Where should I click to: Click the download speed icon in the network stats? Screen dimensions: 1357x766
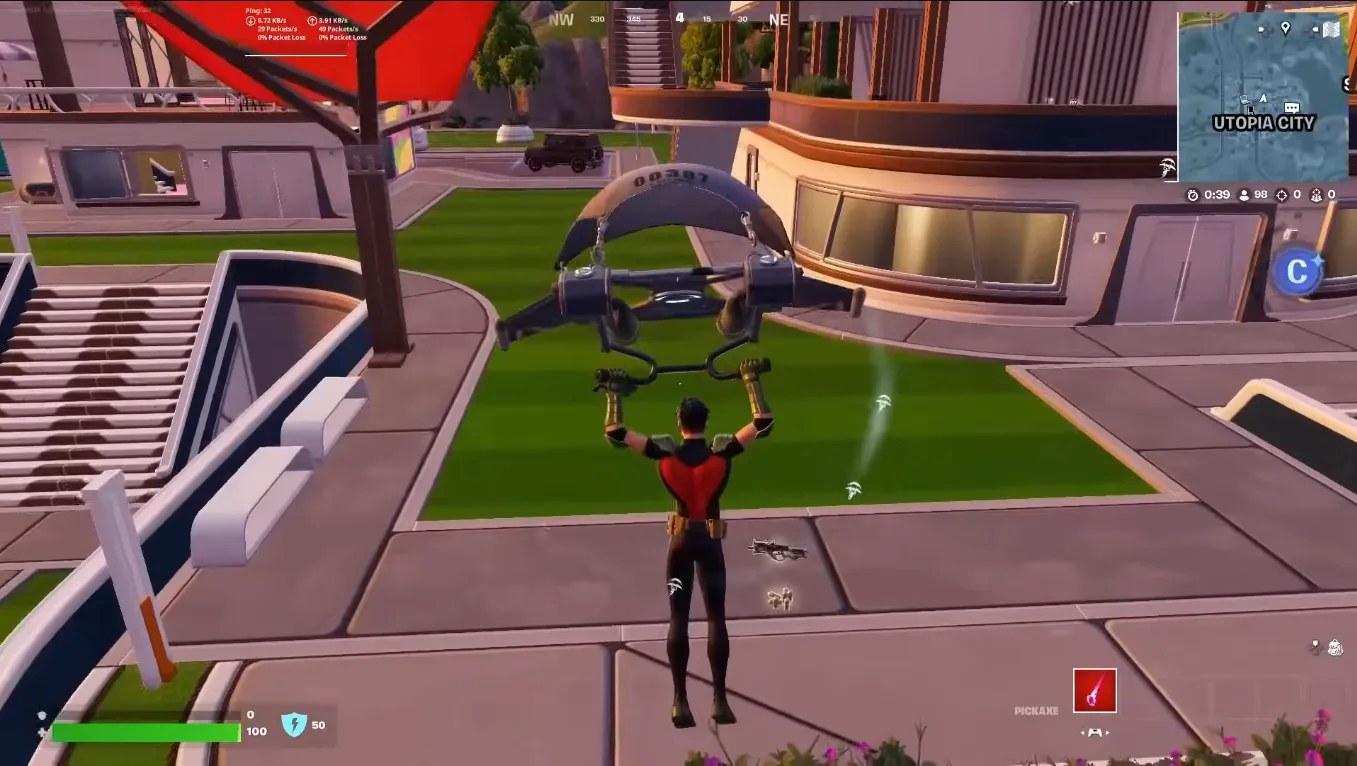tap(250, 21)
